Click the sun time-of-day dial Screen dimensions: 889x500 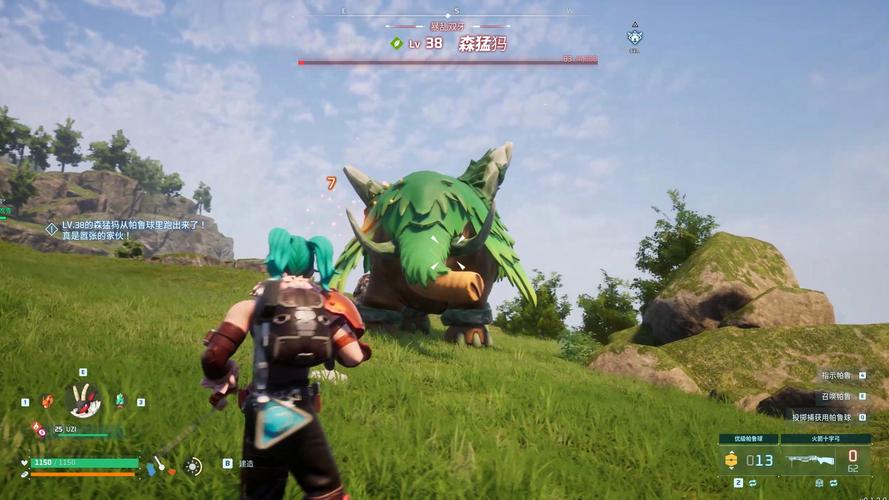192,466
